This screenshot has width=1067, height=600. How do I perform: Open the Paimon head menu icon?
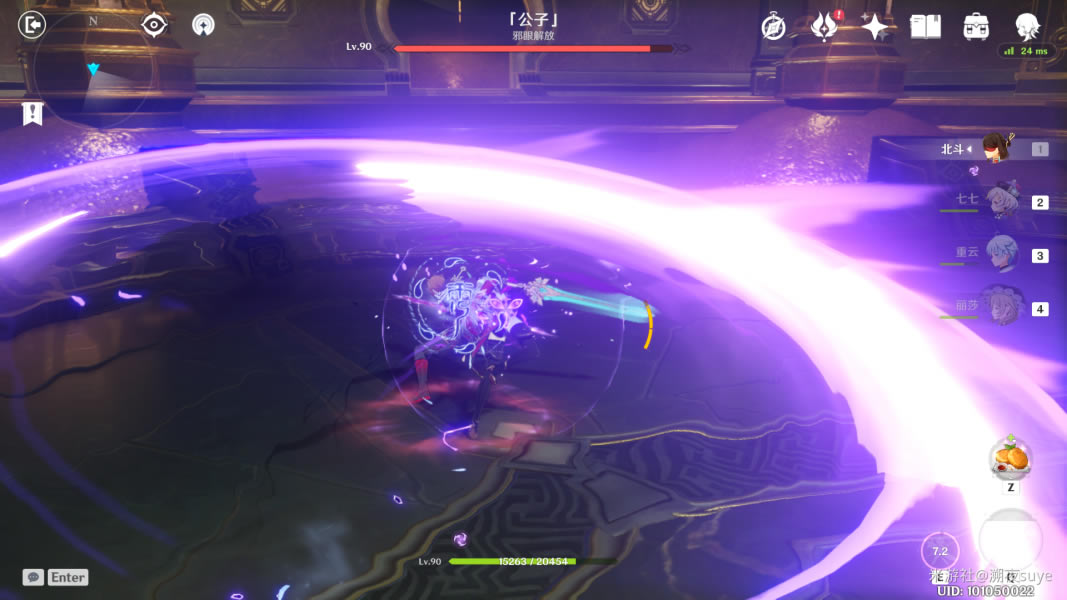(x=1027, y=26)
